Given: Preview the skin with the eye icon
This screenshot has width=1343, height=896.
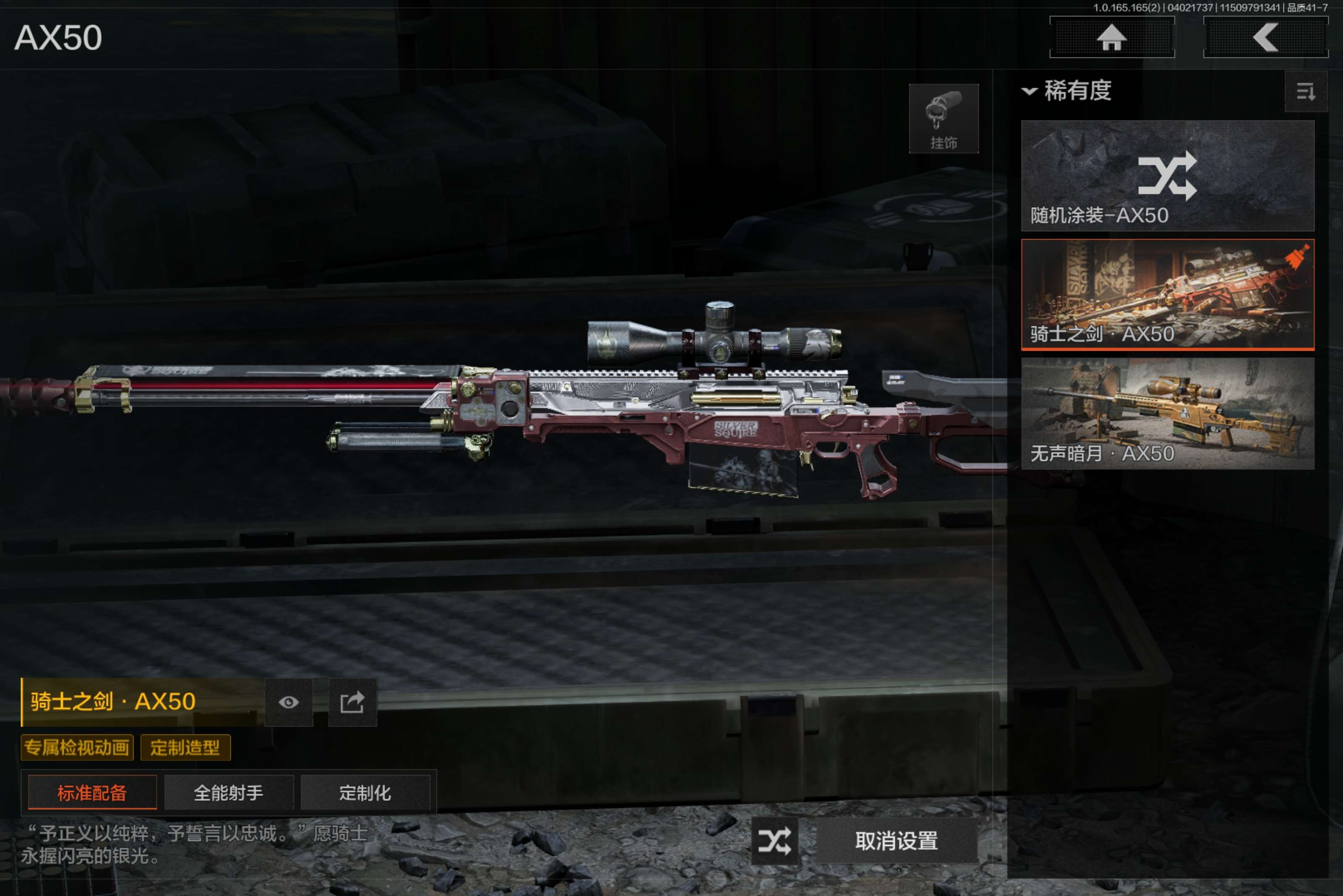Looking at the screenshot, I should pos(289,702).
